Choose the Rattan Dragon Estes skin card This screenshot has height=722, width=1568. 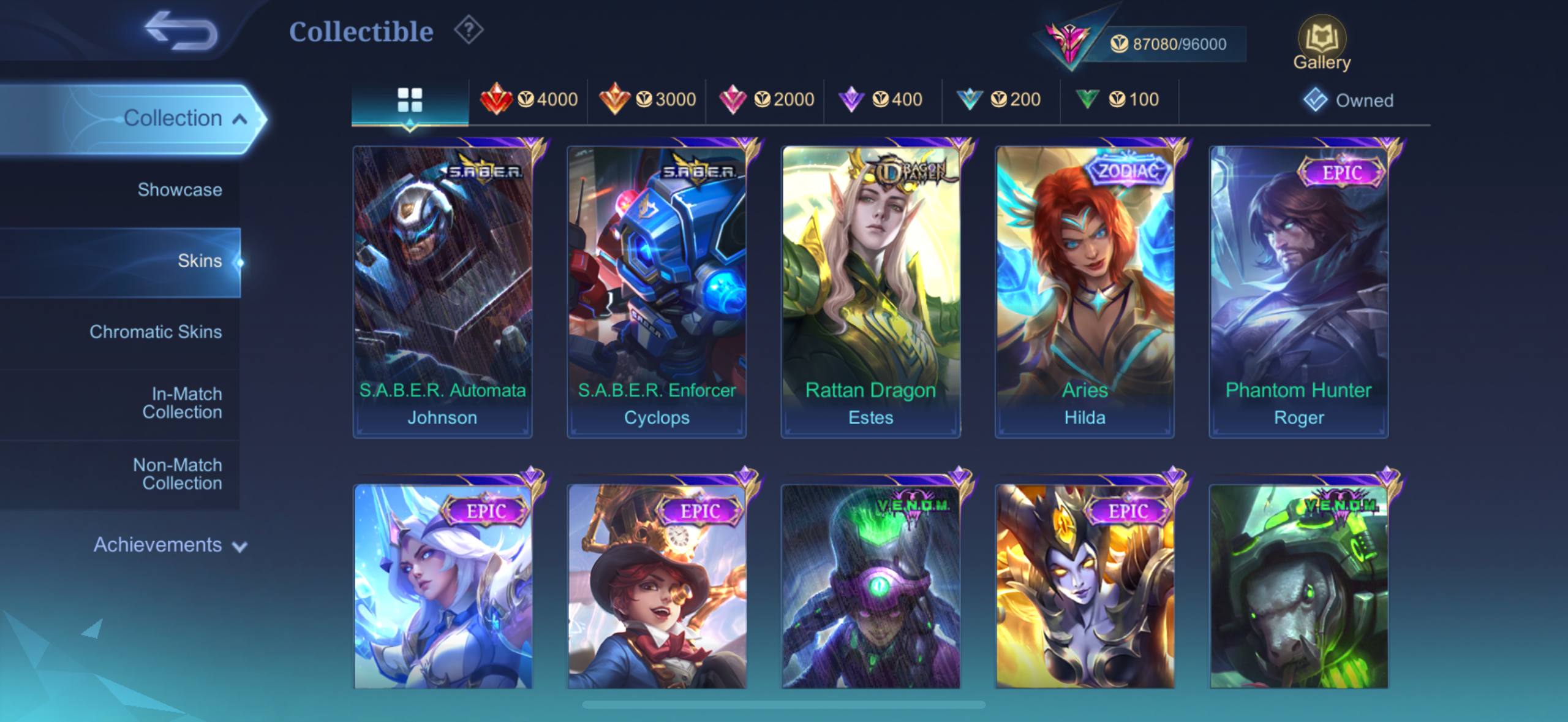pos(870,291)
